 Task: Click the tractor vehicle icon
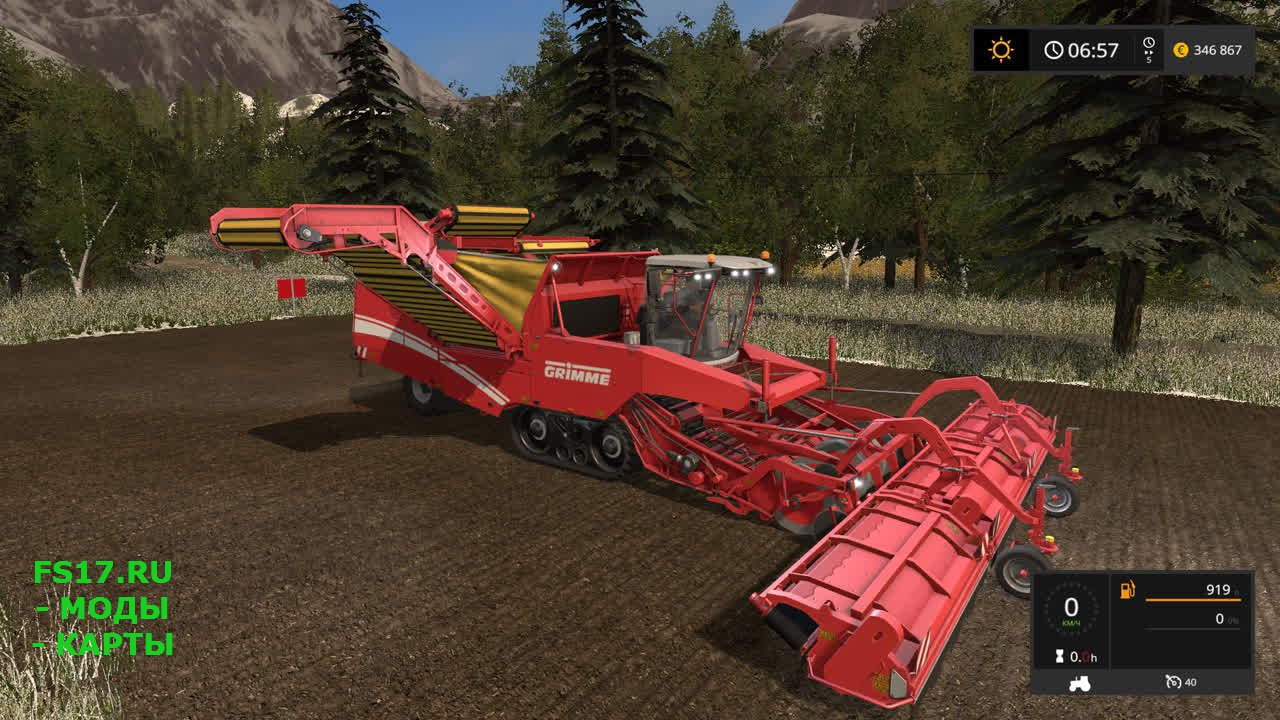point(1080,683)
